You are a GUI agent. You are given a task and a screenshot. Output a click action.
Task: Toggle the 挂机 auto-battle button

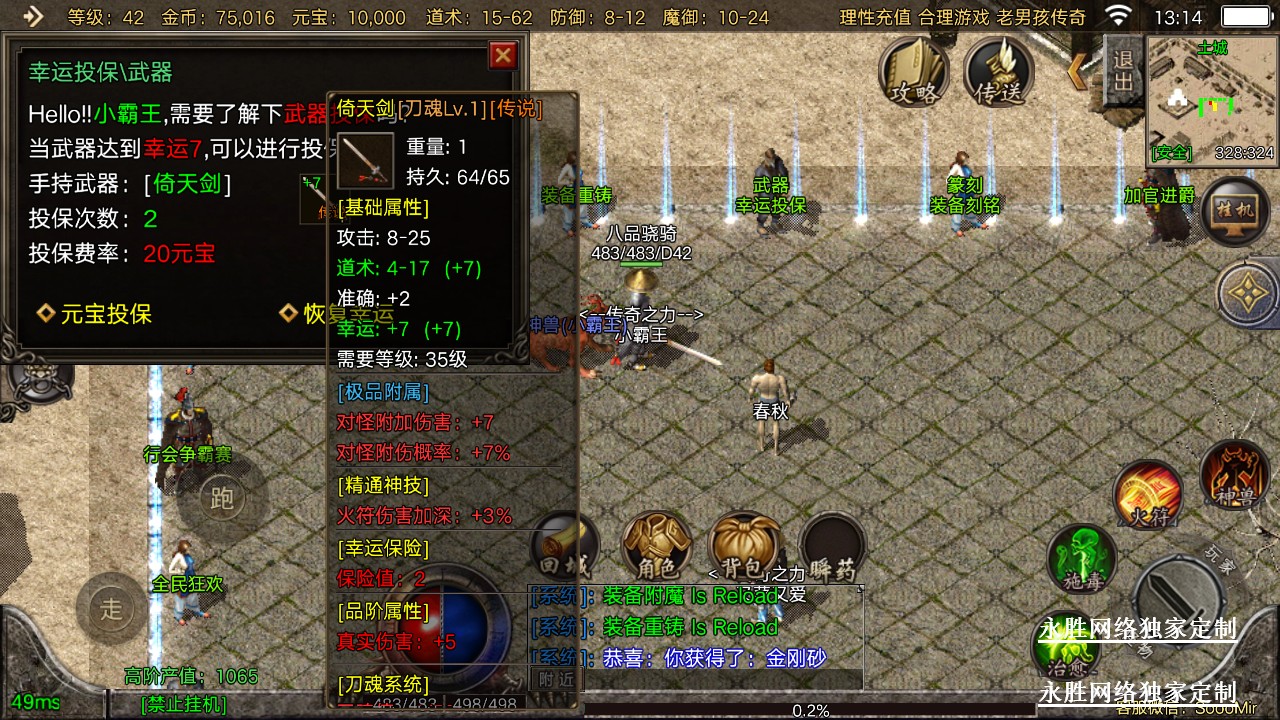click(x=1236, y=211)
